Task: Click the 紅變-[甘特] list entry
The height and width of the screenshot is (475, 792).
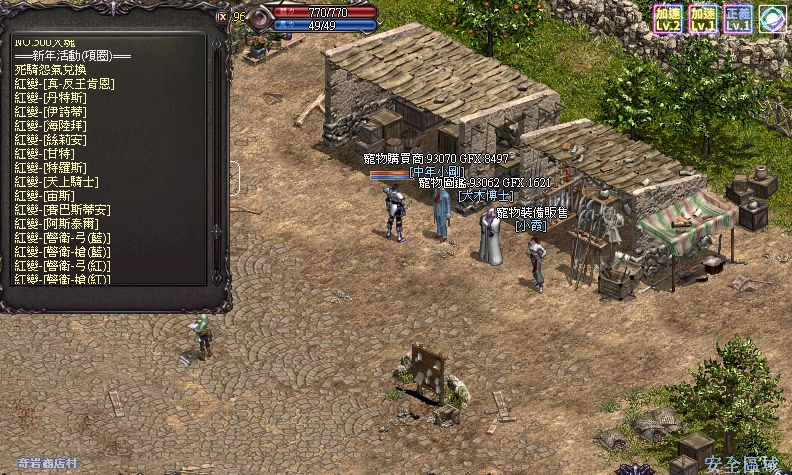Action: [44, 154]
